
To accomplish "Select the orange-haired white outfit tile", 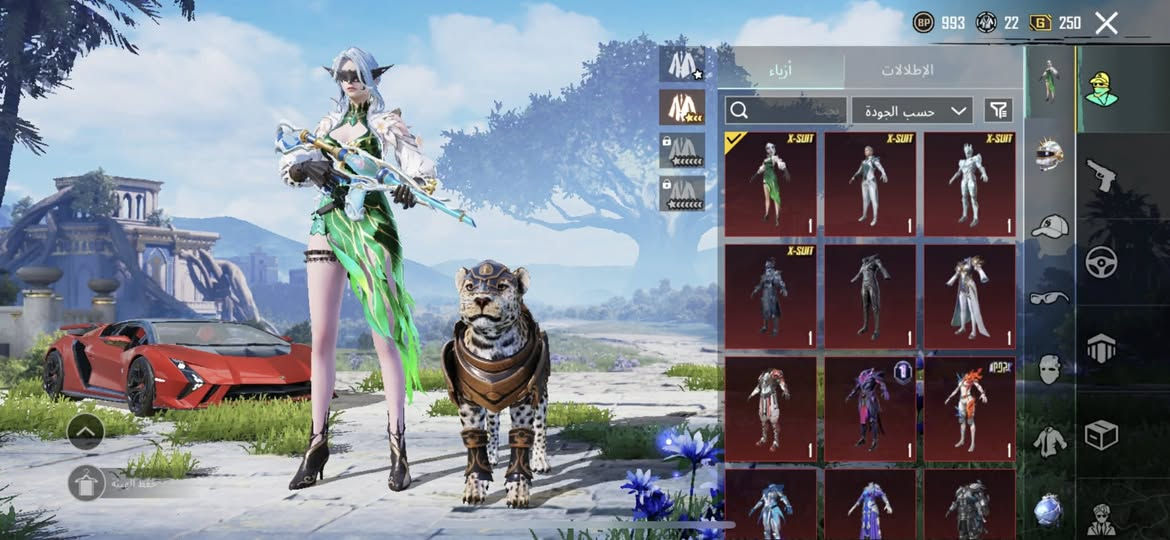I will click(x=969, y=409).
